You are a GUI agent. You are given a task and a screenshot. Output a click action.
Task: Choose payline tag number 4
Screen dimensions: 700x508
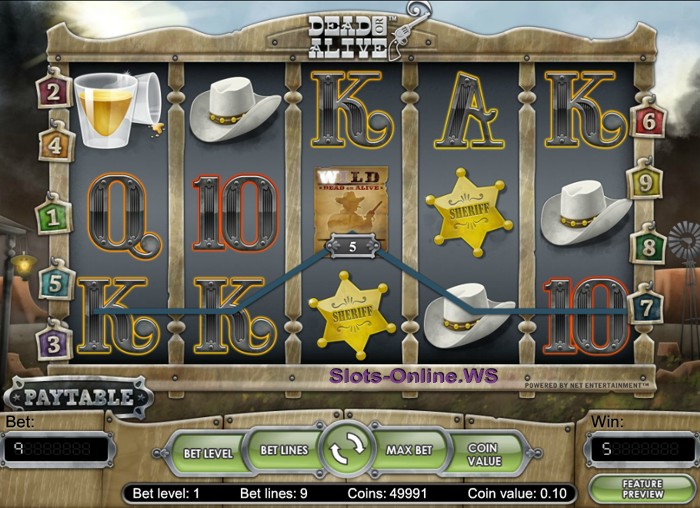[57, 144]
